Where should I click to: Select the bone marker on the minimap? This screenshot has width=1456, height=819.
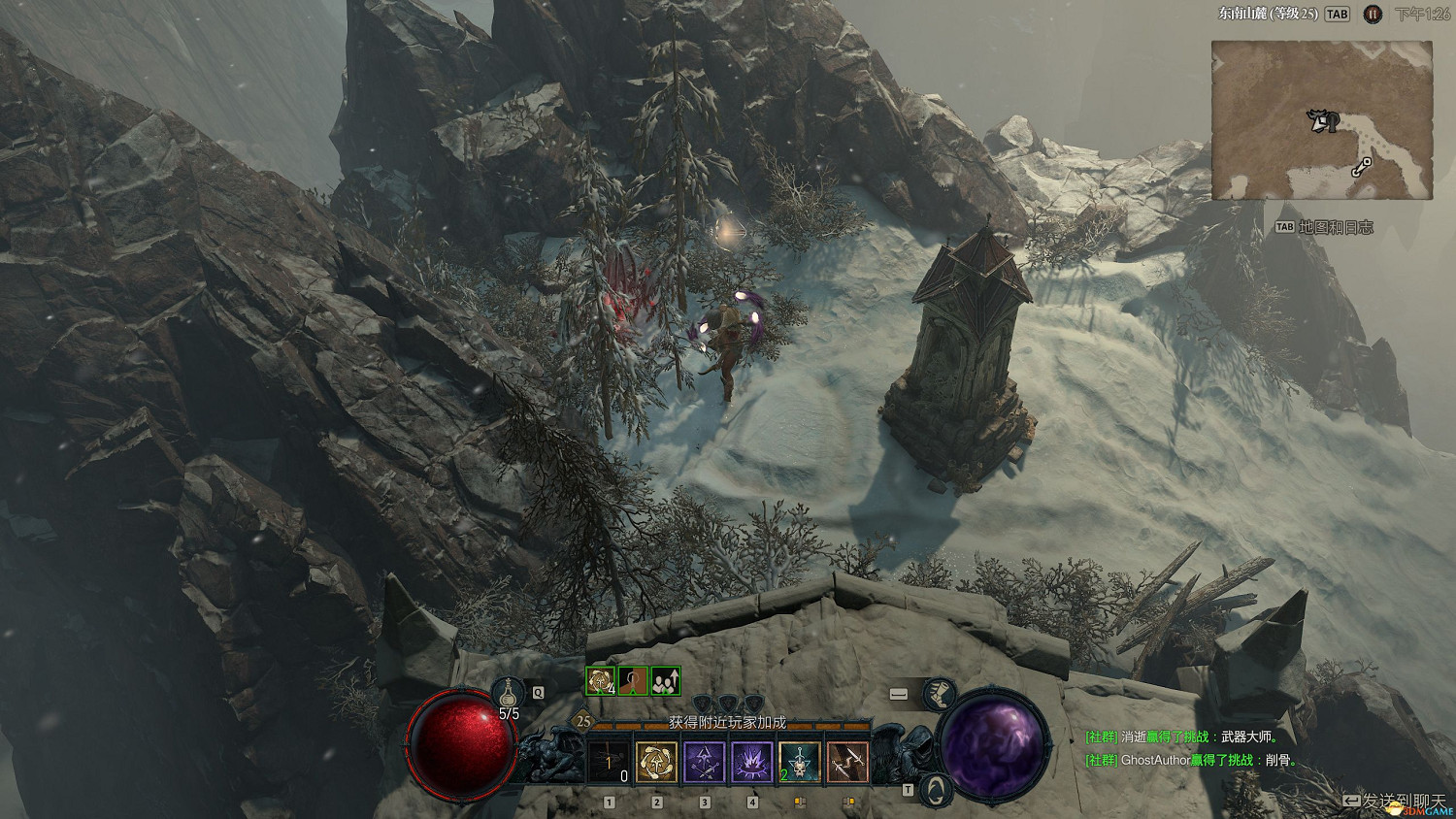1362,167
